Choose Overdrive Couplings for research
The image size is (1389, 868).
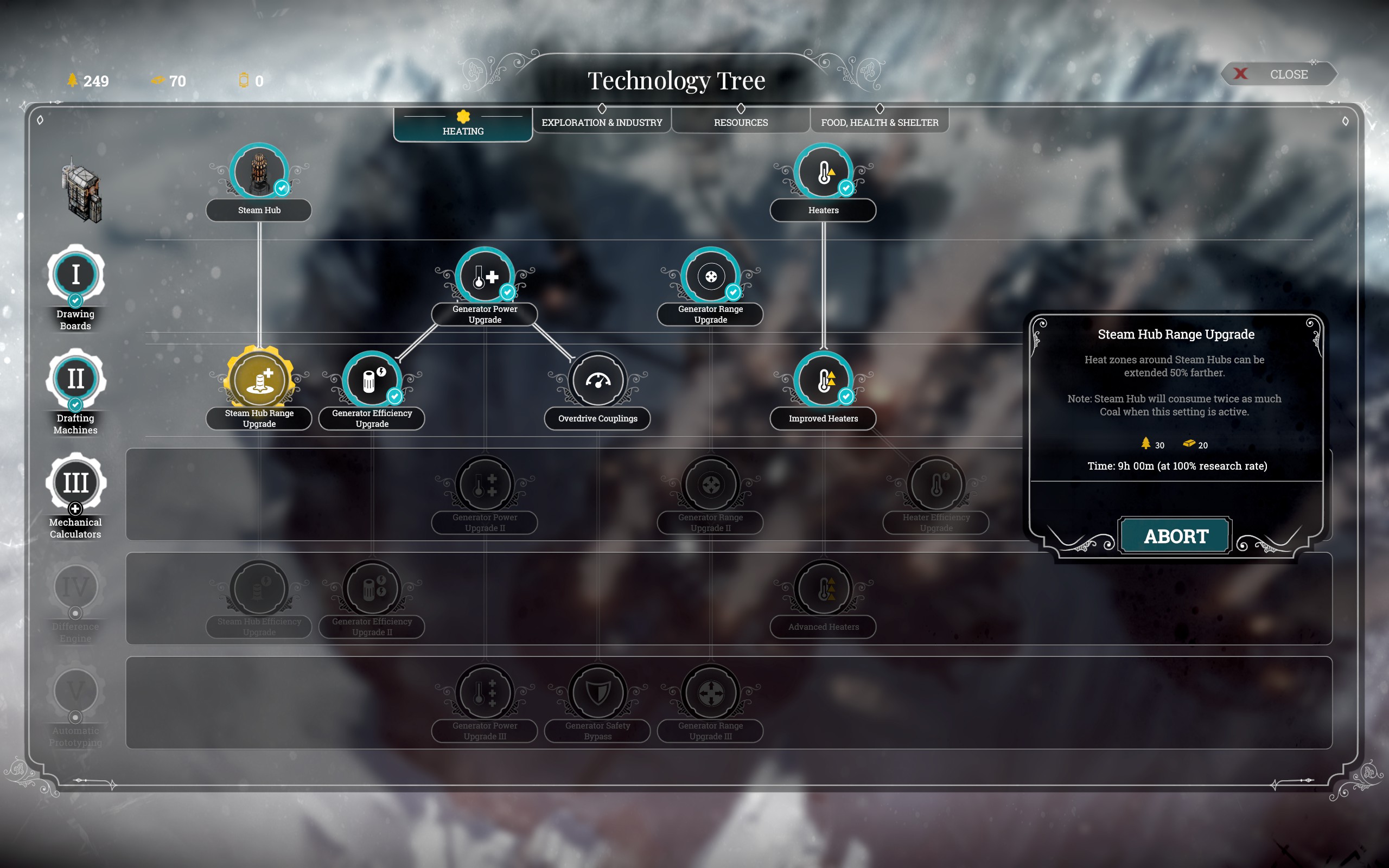pyautogui.click(x=597, y=380)
